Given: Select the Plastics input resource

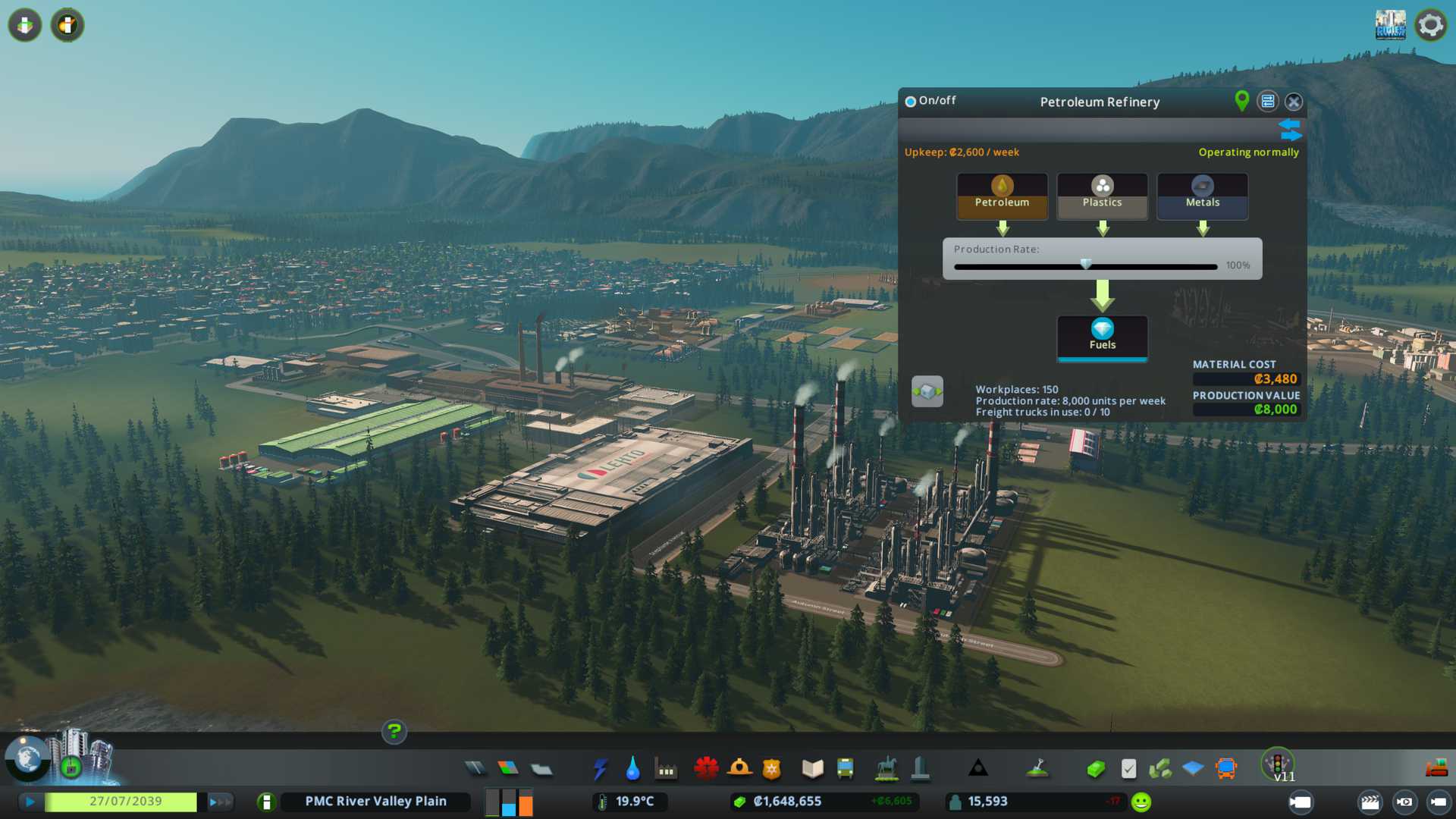Looking at the screenshot, I should [1102, 195].
